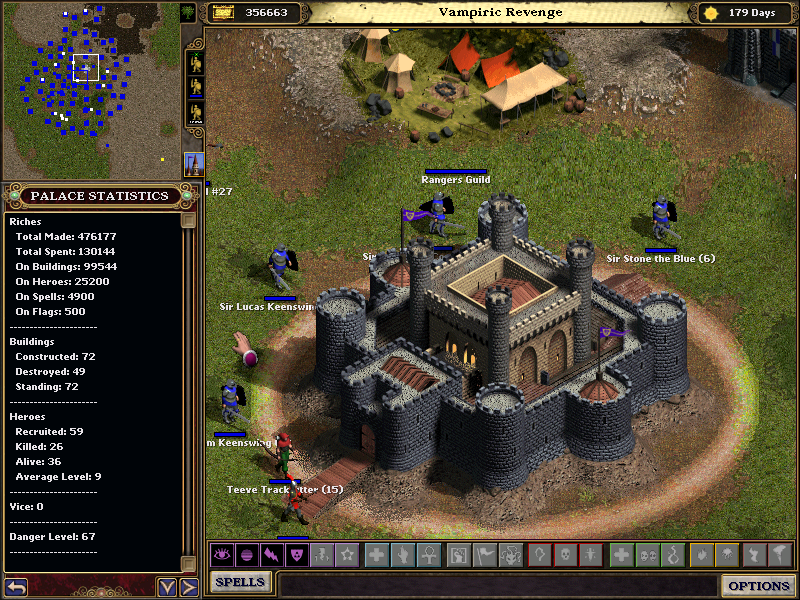Image resolution: width=800 pixels, height=600 pixels.
Task: Open the Options menu
Action: tap(758, 586)
